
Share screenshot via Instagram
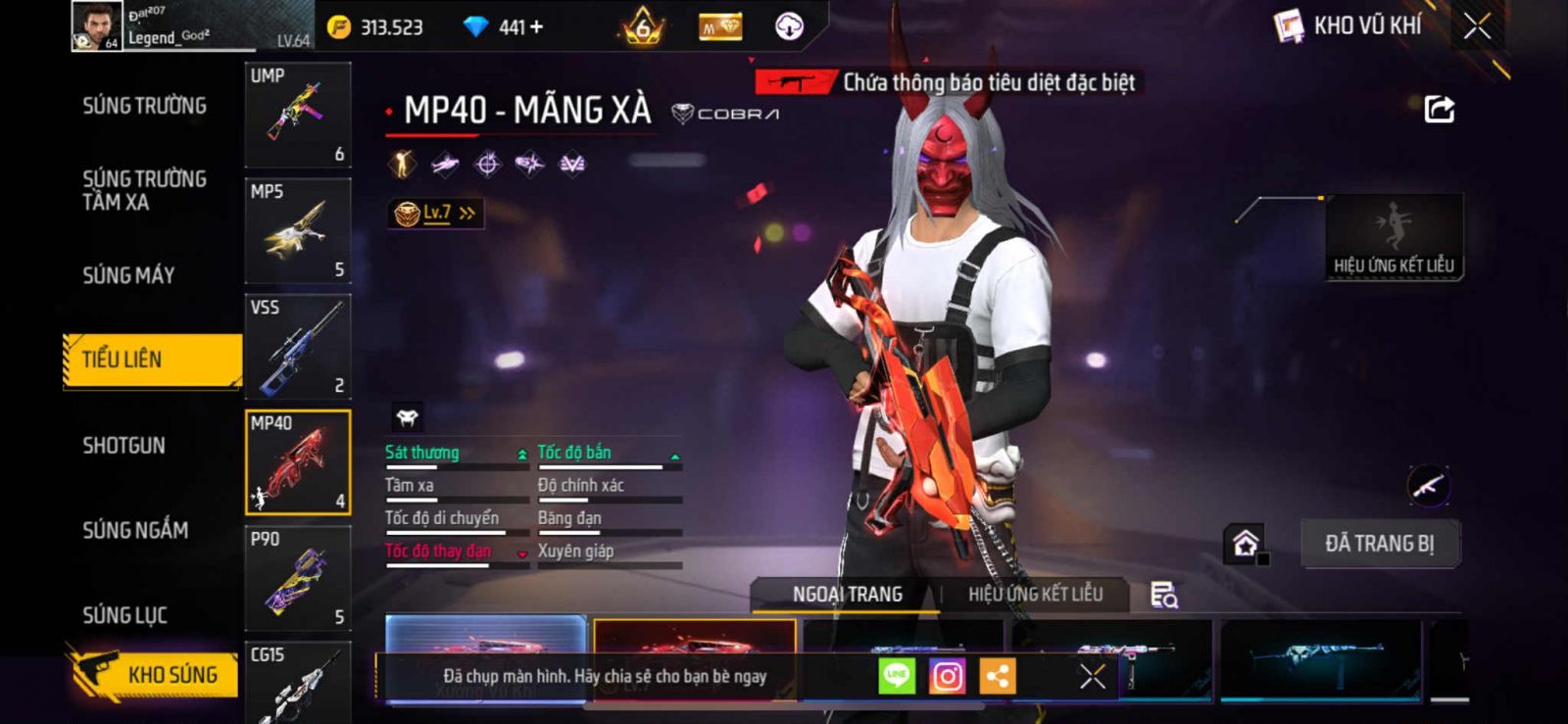tap(947, 676)
